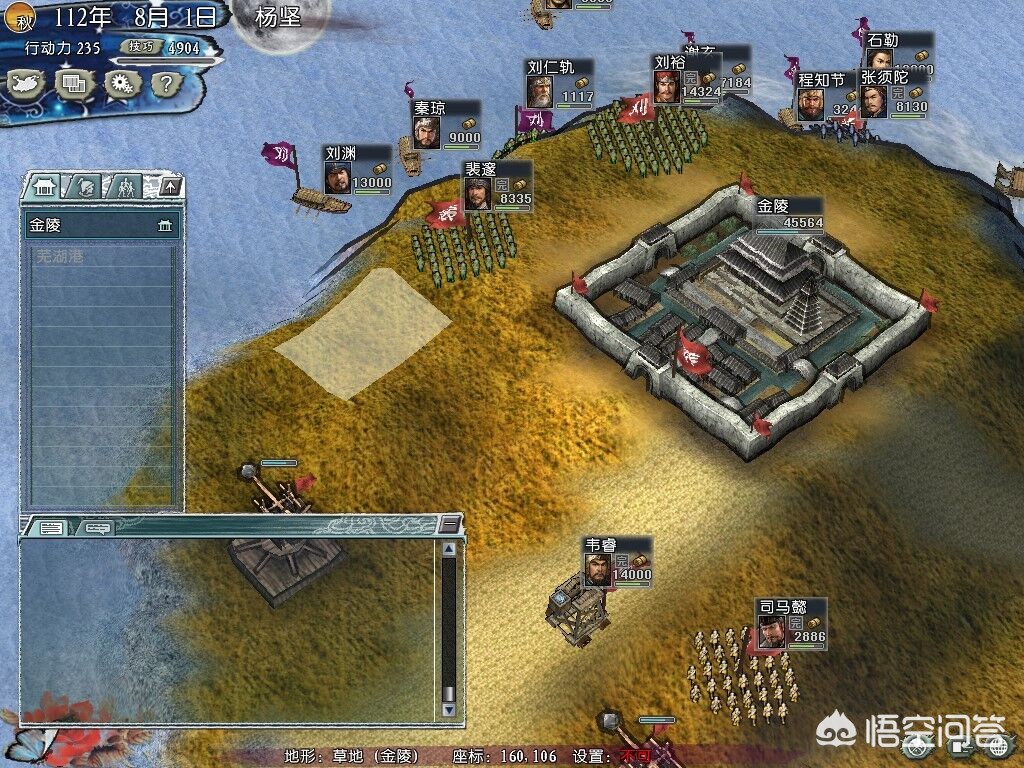Click the overlapping windows icon button
Image resolution: width=1024 pixels, height=768 pixels.
coord(73,84)
